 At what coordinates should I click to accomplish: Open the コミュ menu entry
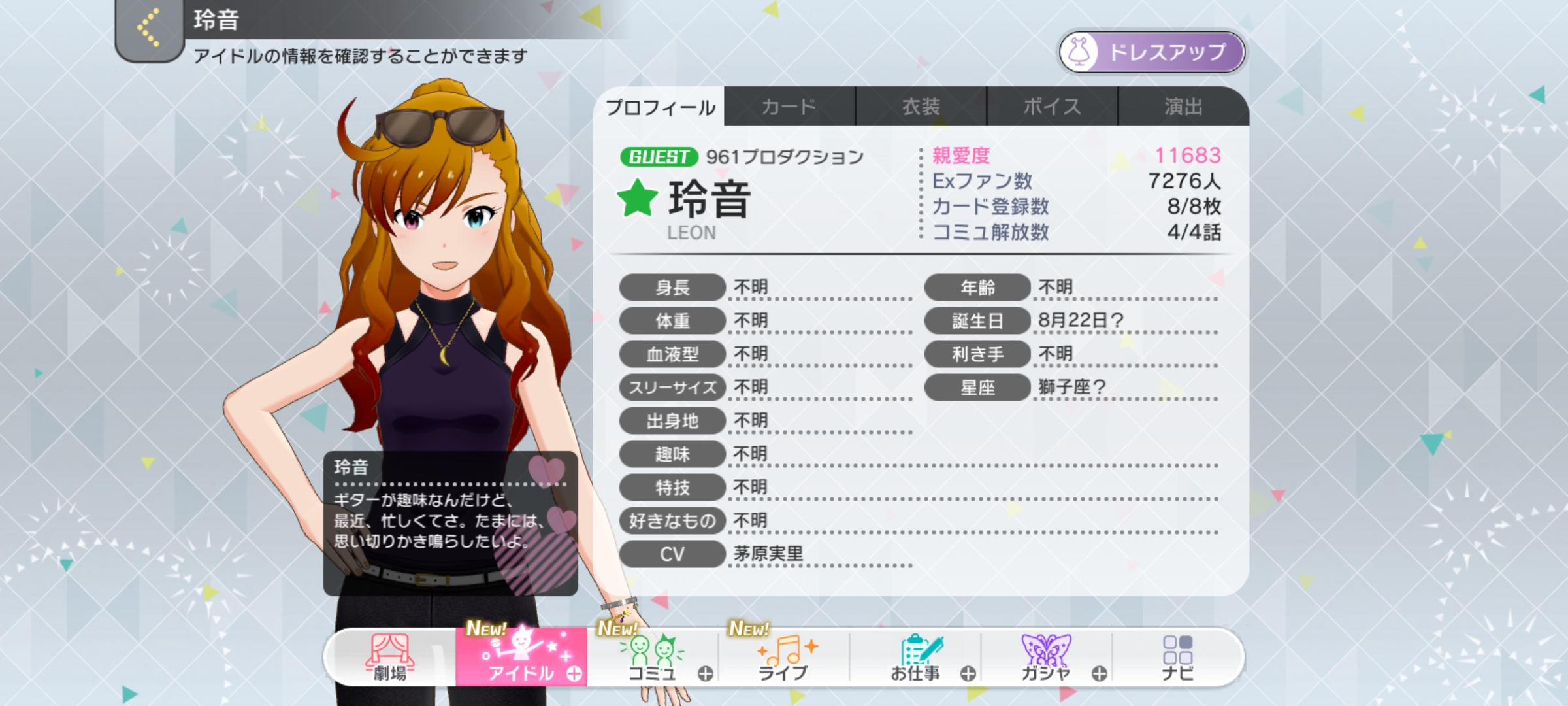point(652,658)
